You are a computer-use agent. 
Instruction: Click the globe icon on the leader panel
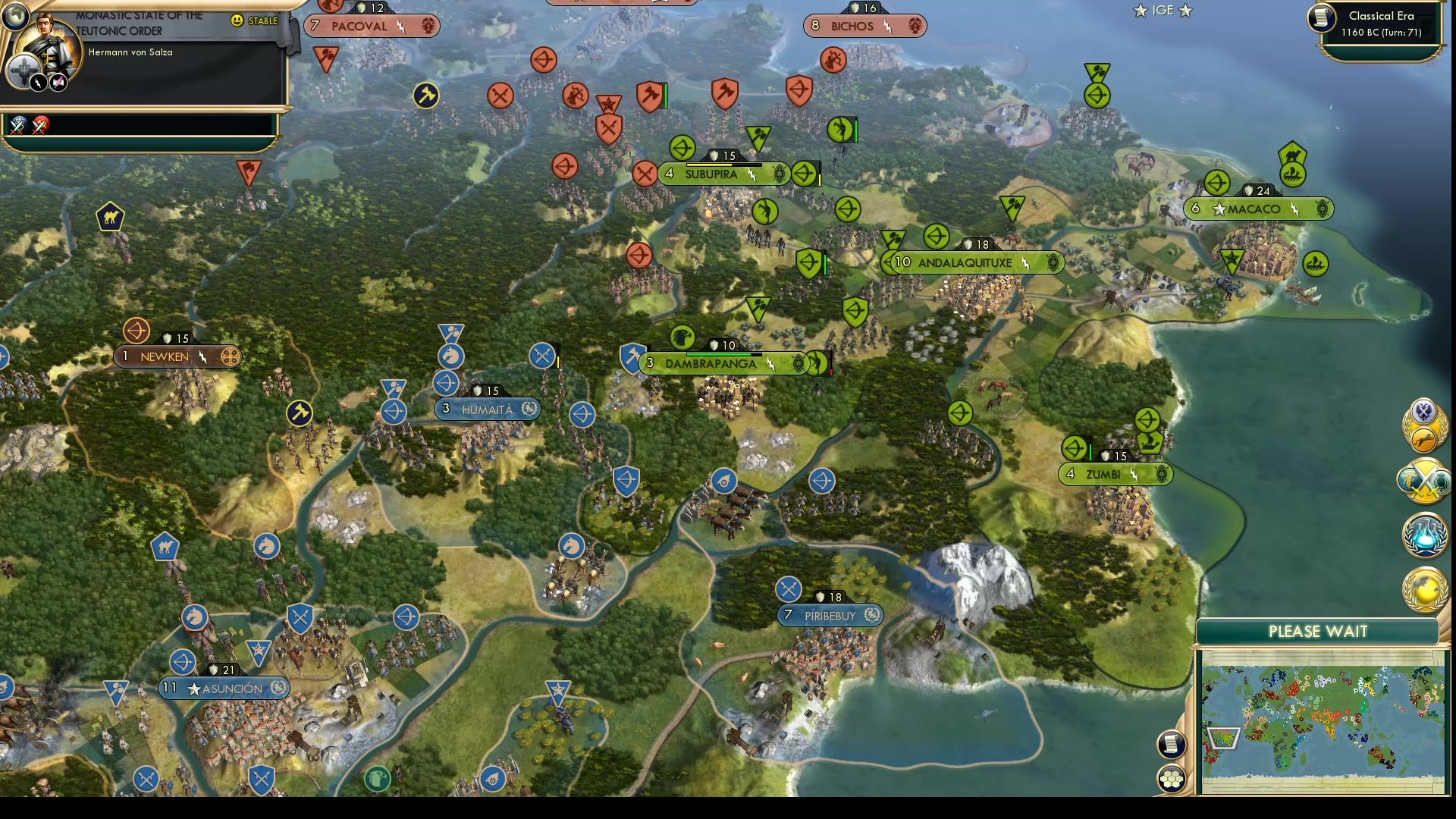point(14,14)
